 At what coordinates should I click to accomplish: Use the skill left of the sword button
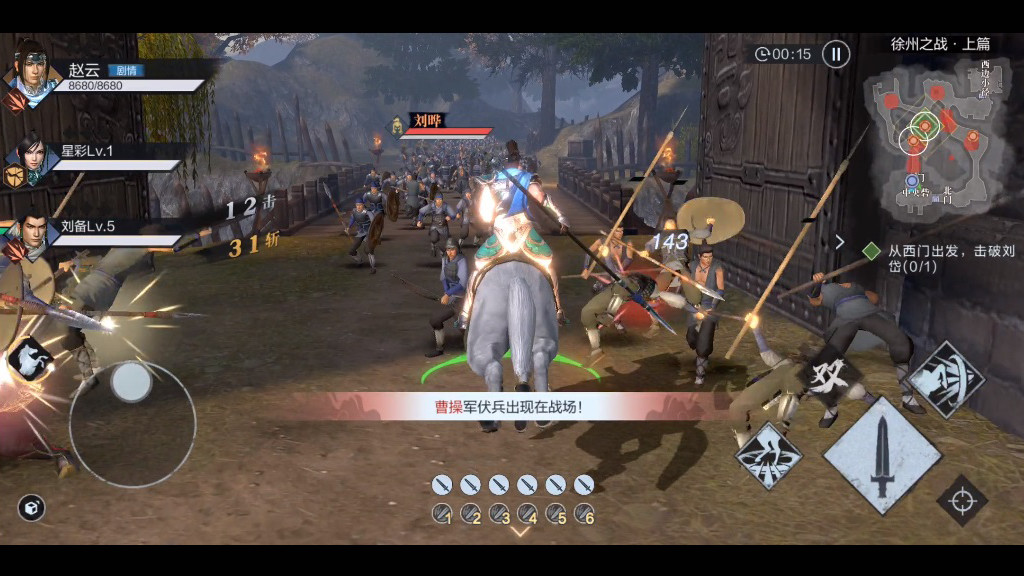(x=769, y=456)
